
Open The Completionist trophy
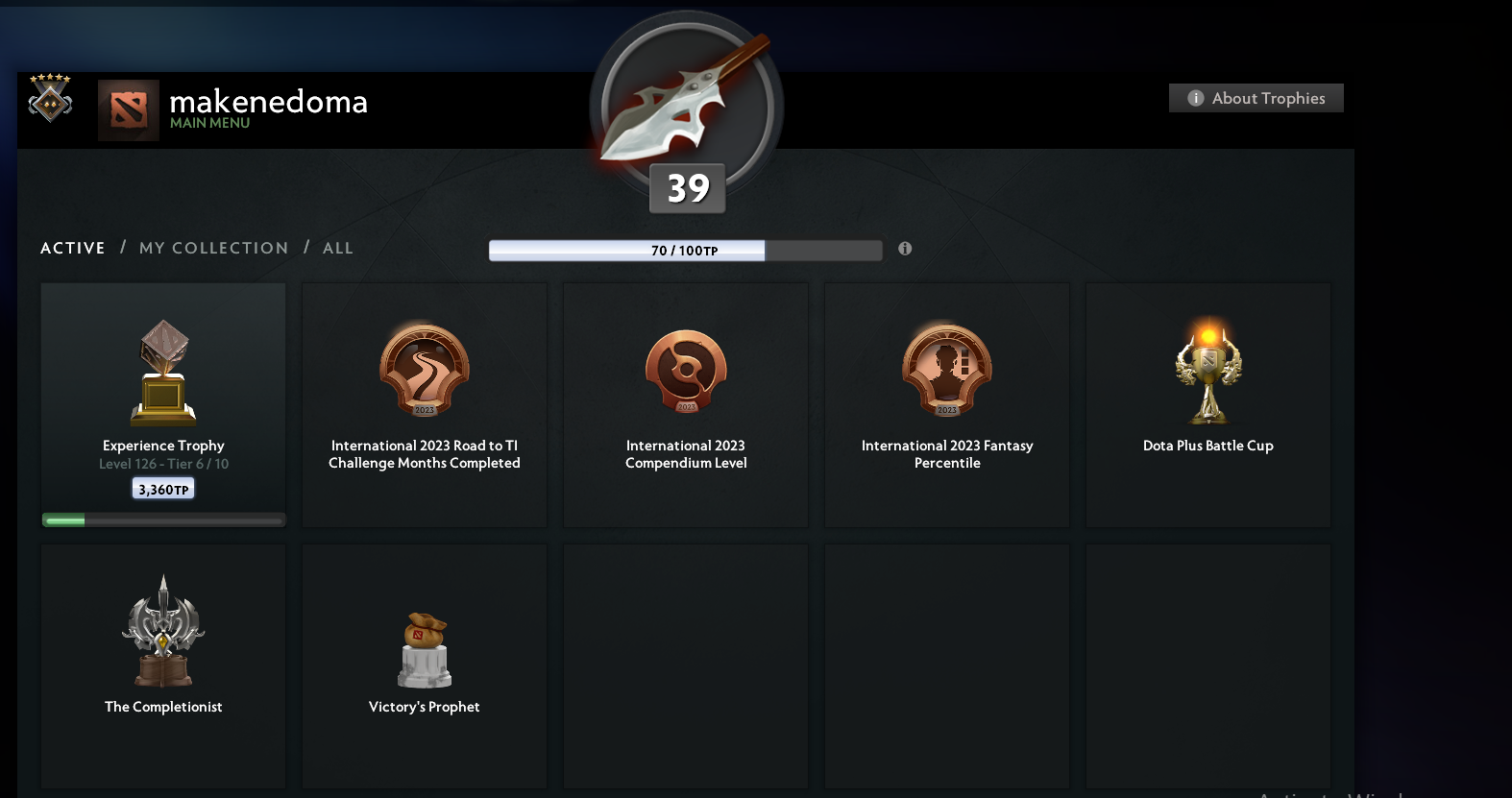162,631
